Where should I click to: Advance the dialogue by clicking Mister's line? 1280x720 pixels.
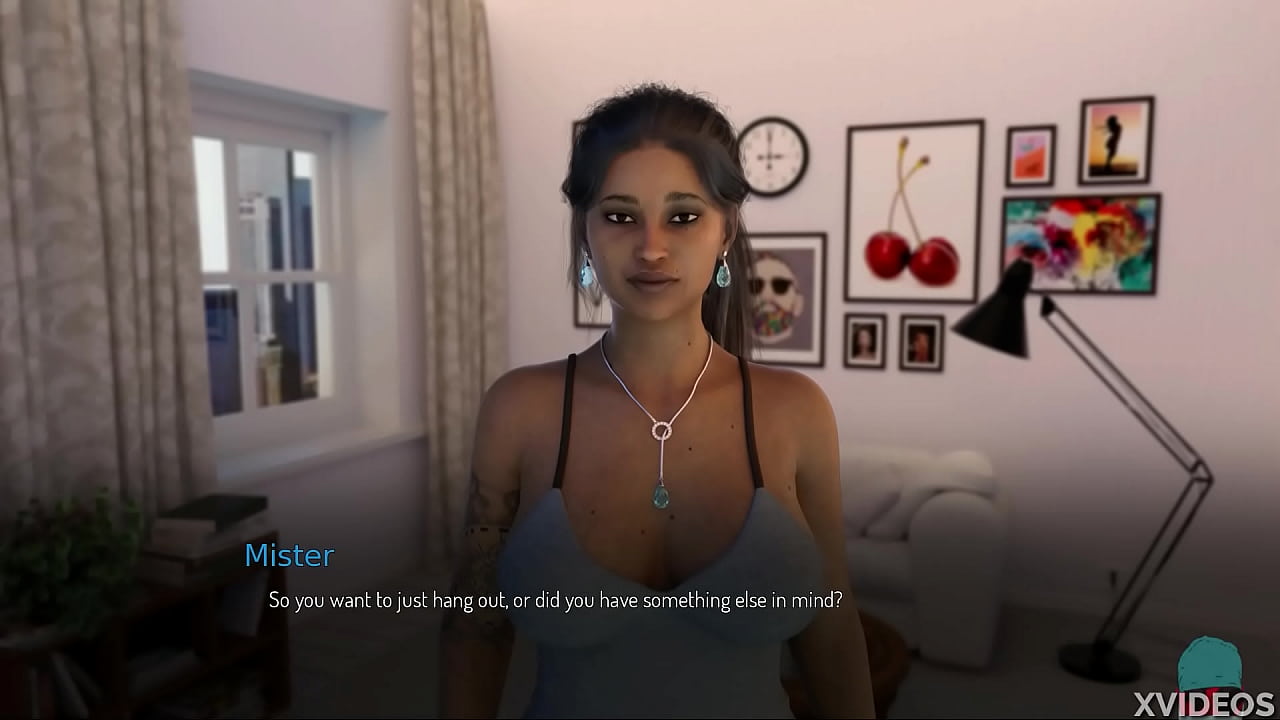555,600
